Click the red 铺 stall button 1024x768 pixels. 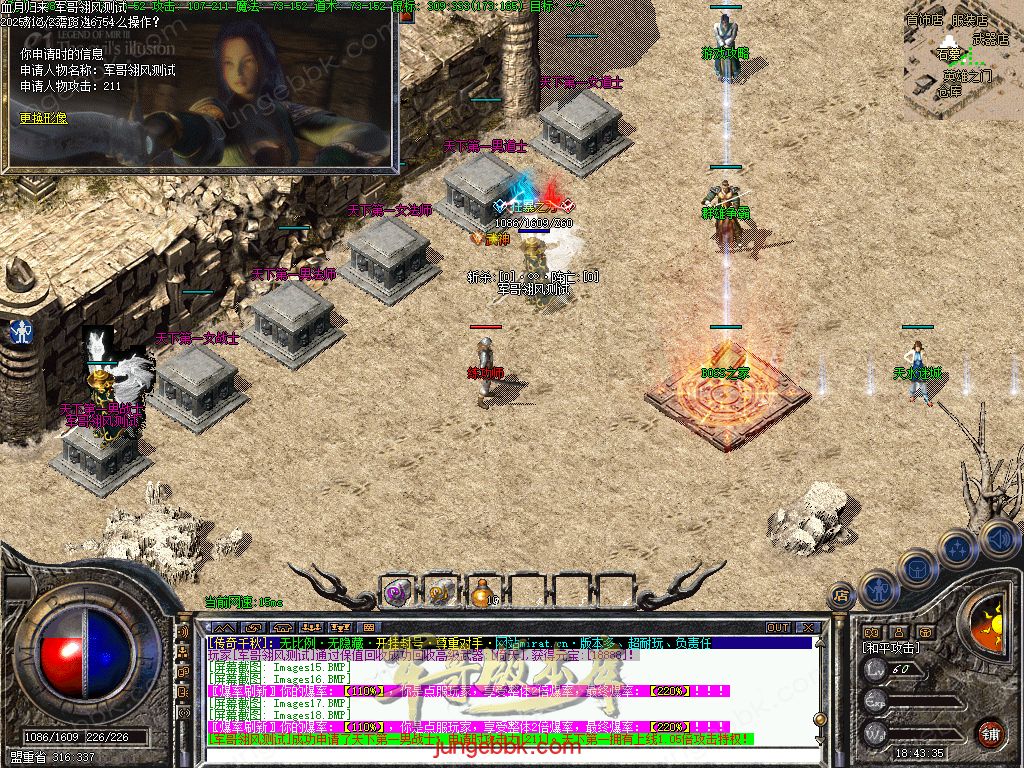(990, 733)
